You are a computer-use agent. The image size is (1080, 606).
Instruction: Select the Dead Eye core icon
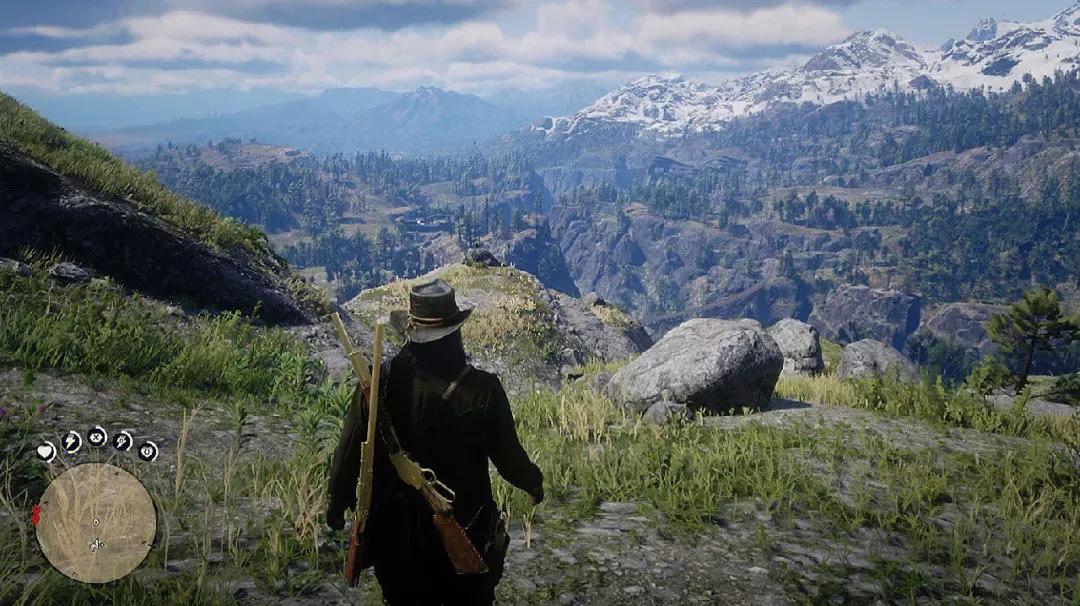(x=97, y=436)
